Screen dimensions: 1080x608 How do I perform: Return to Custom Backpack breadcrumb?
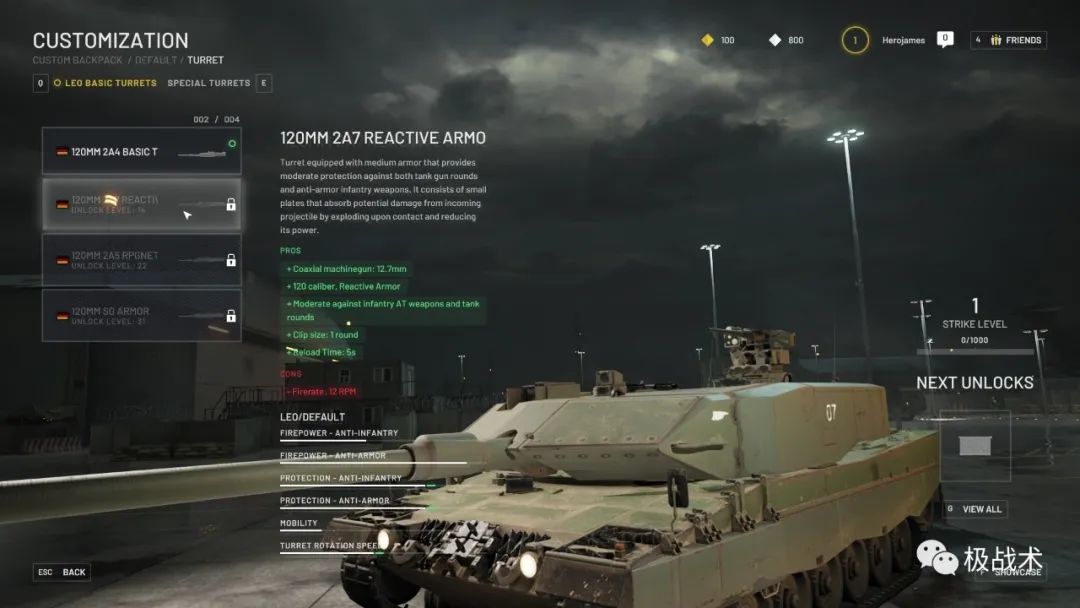[x=77, y=60]
